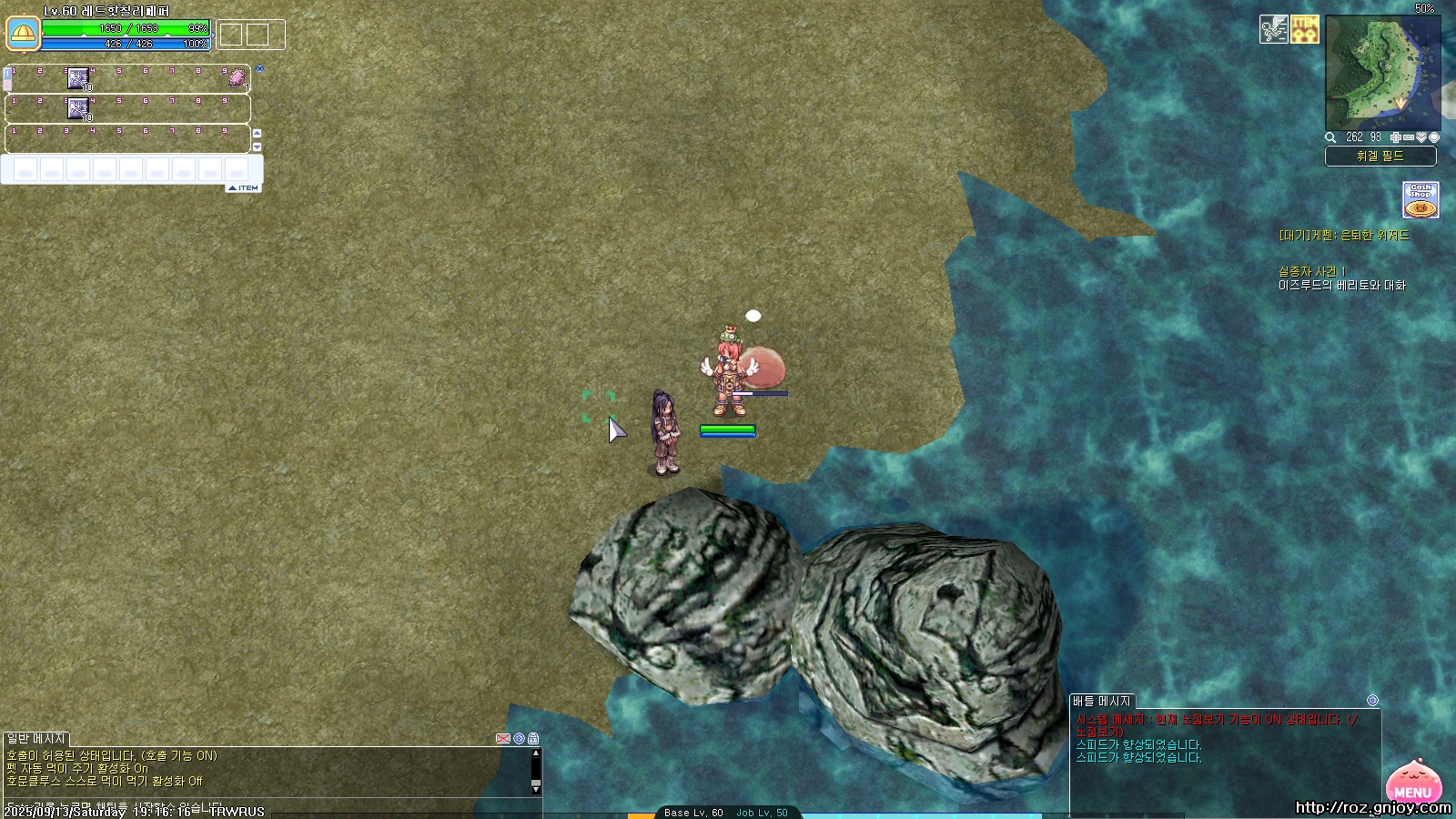Open the pink MENU button
The height and width of the screenshot is (819, 1456).
(1412, 784)
